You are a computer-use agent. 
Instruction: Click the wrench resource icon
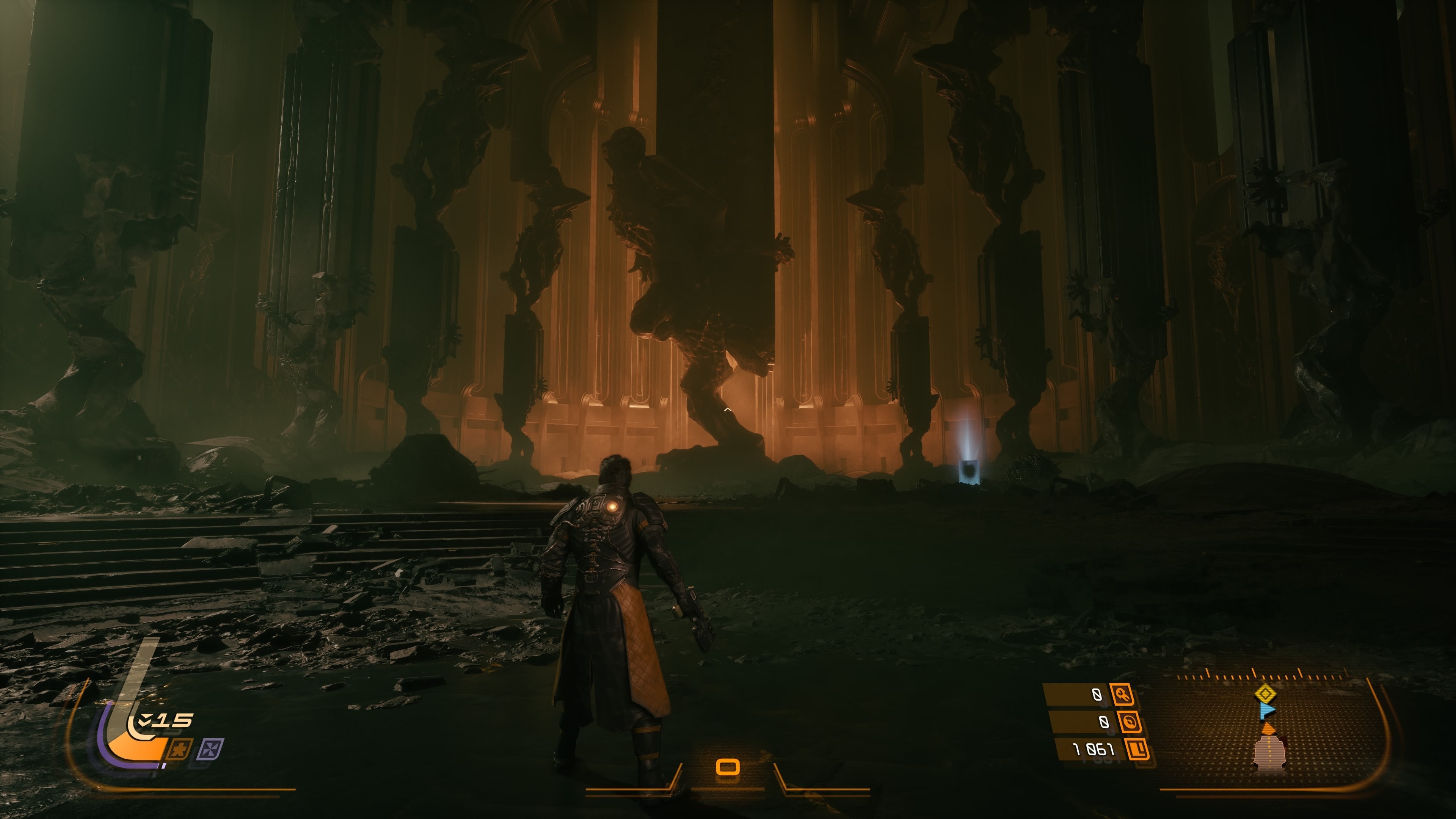1122,695
